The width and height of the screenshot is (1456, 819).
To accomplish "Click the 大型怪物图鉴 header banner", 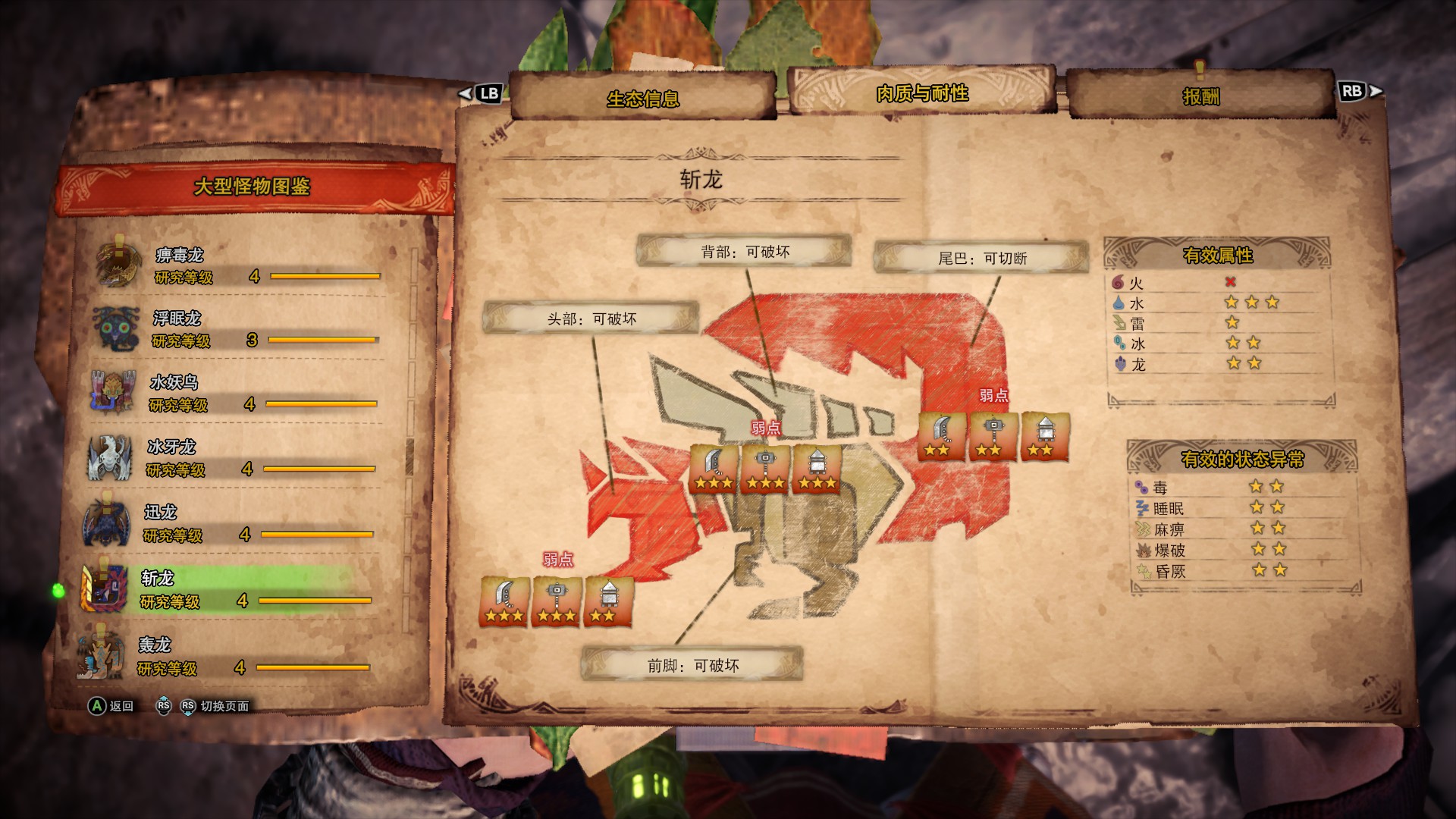I will tap(253, 187).
